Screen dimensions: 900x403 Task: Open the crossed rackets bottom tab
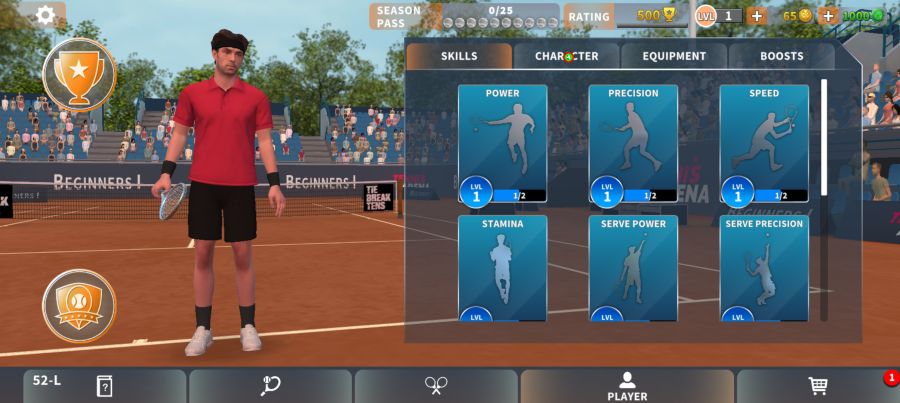pos(436,386)
